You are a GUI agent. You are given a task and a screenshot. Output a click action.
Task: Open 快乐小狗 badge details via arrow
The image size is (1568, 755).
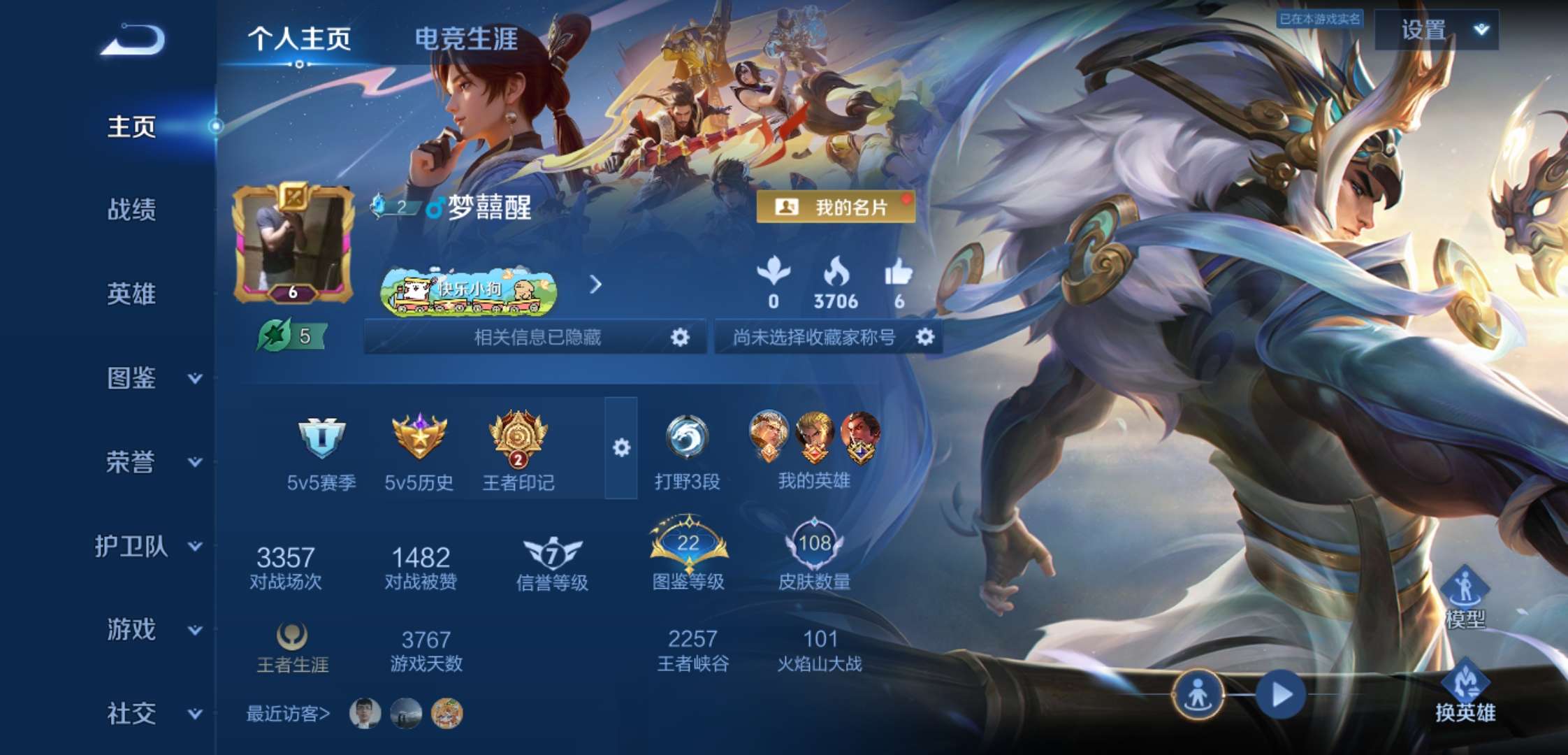595,285
